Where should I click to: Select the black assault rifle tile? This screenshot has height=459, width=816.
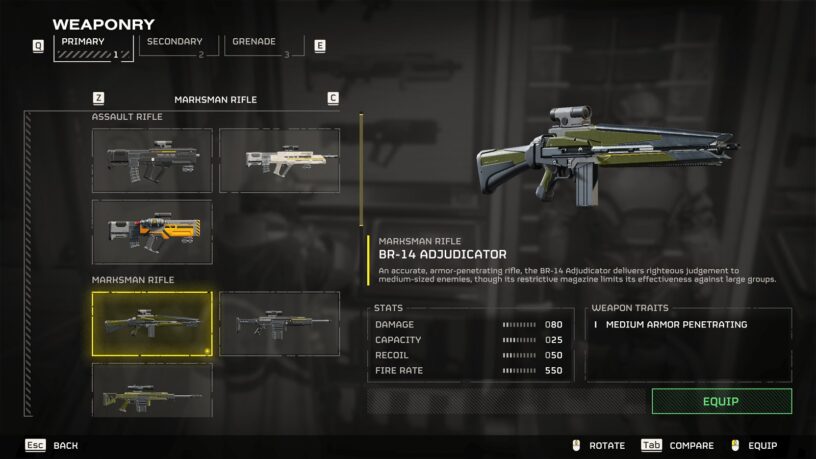pyautogui.click(x=152, y=160)
